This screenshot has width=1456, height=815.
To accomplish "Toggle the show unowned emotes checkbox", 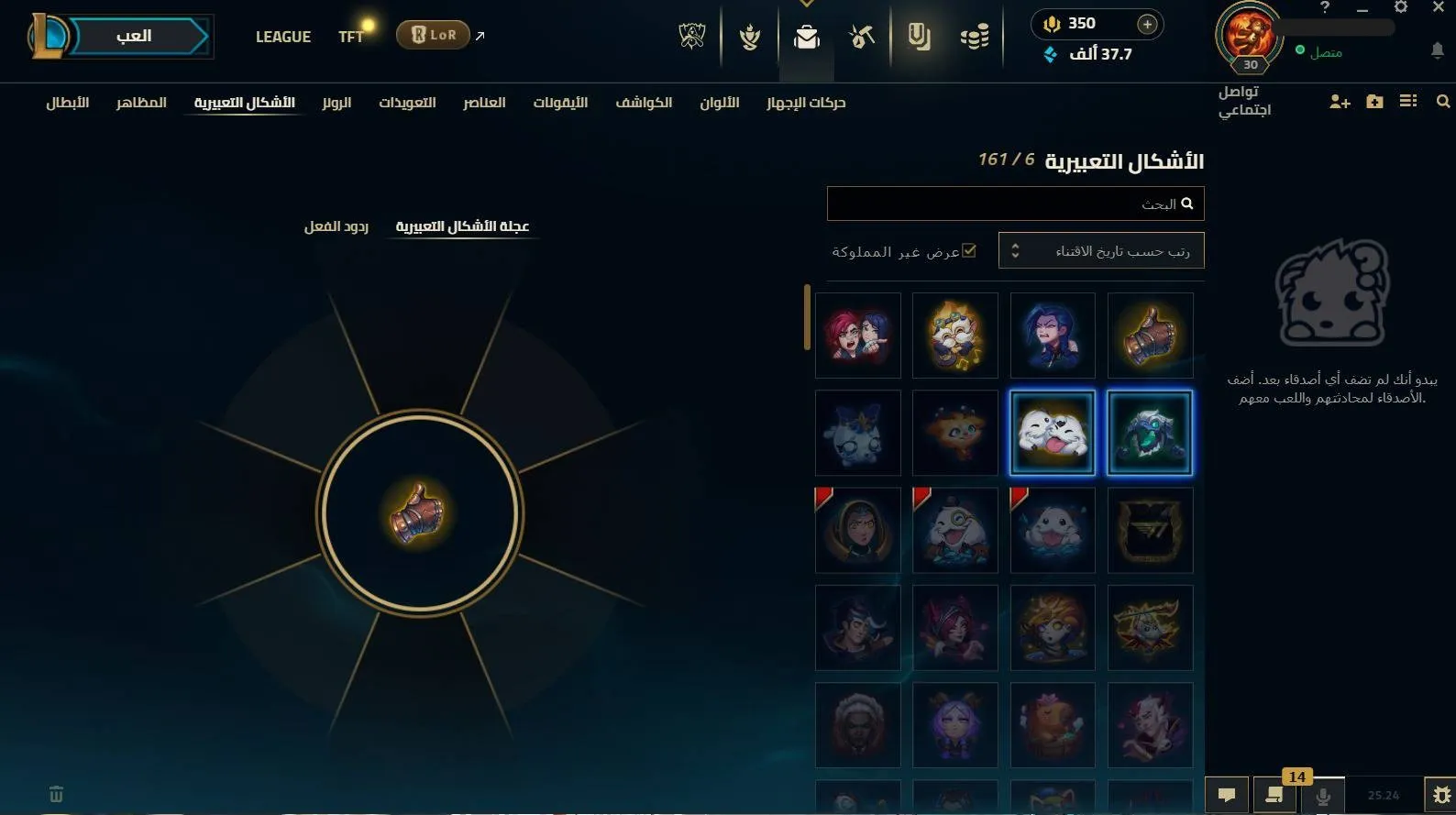I will click(969, 250).
